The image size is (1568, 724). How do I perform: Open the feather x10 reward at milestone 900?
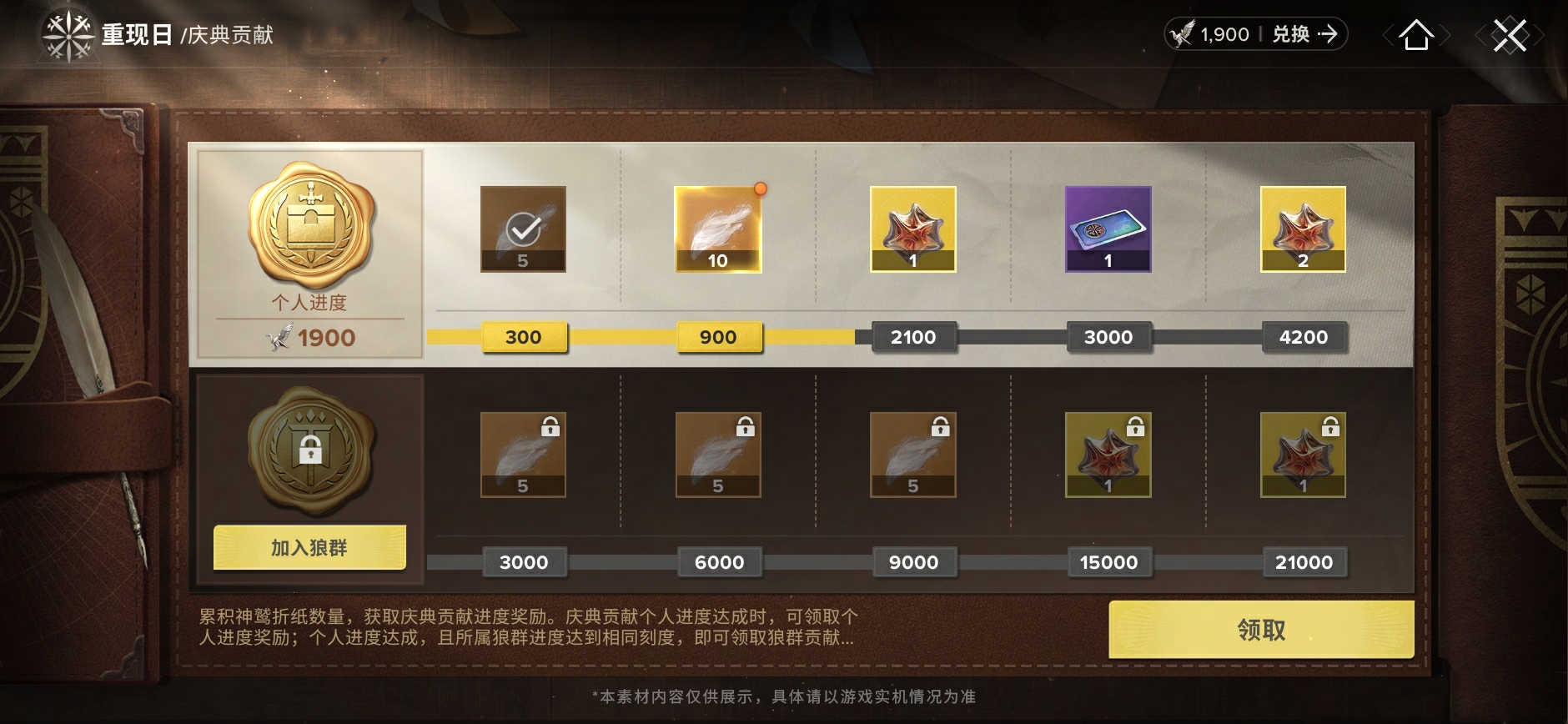coord(718,227)
